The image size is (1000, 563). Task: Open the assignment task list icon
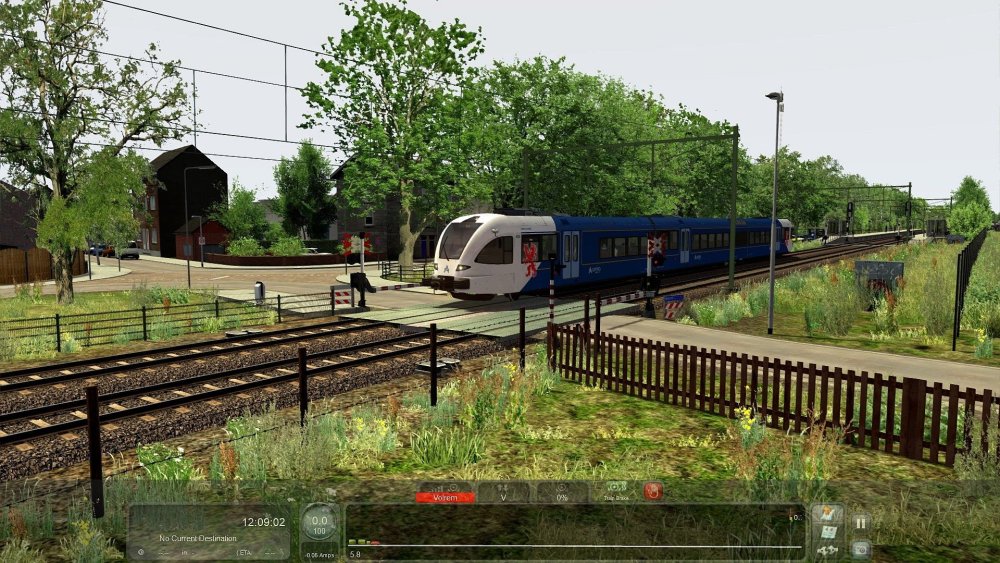tap(827, 514)
